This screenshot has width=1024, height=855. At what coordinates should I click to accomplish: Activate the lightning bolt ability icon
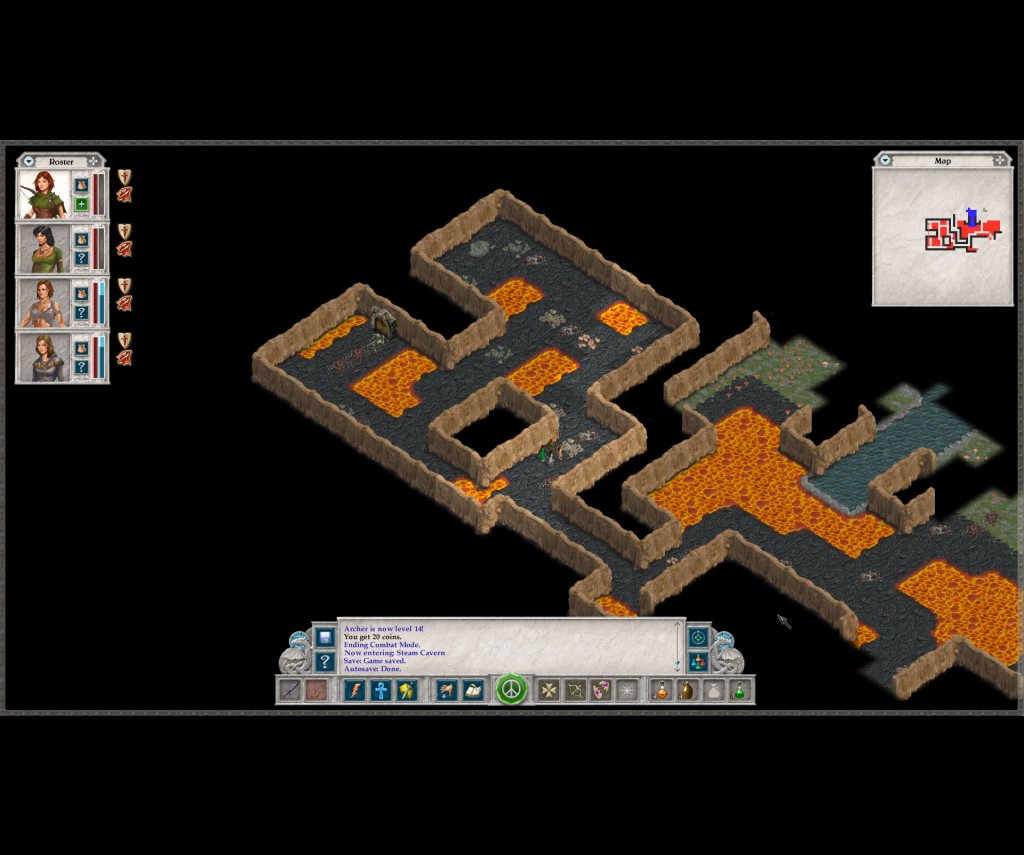[x=354, y=690]
